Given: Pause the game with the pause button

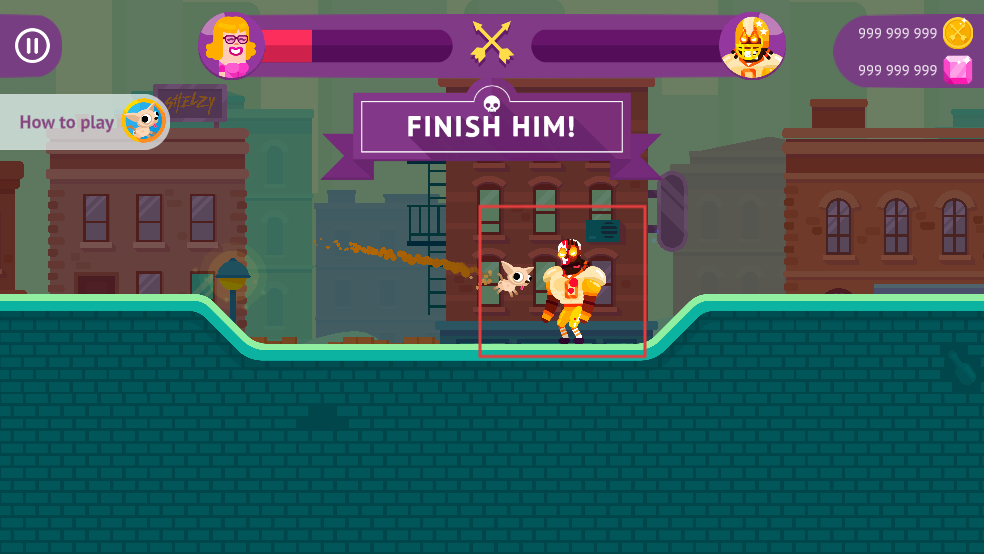Looking at the screenshot, I should (x=33, y=45).
